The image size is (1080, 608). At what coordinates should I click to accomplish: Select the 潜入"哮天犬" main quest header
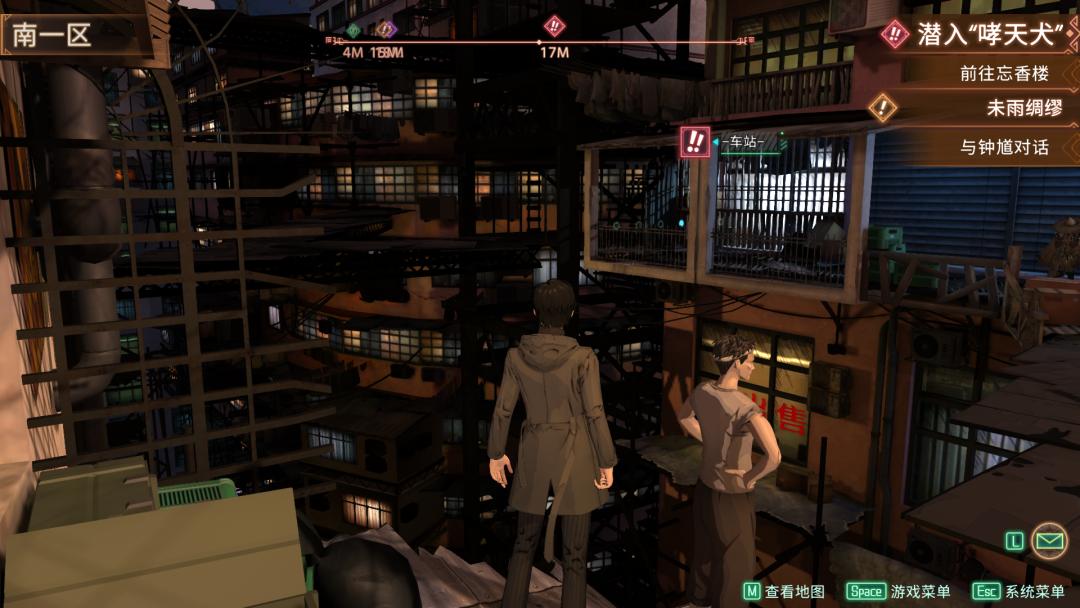click(975, 34)
